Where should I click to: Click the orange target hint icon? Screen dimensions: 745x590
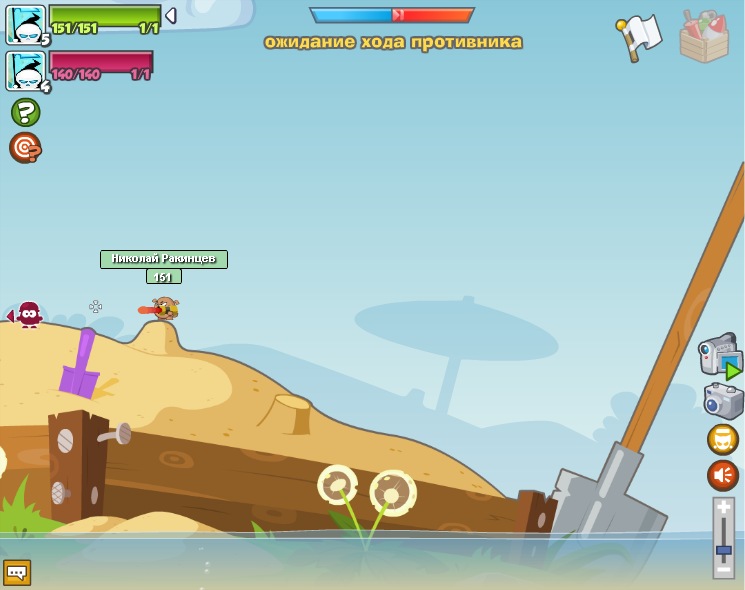point(25,148)
